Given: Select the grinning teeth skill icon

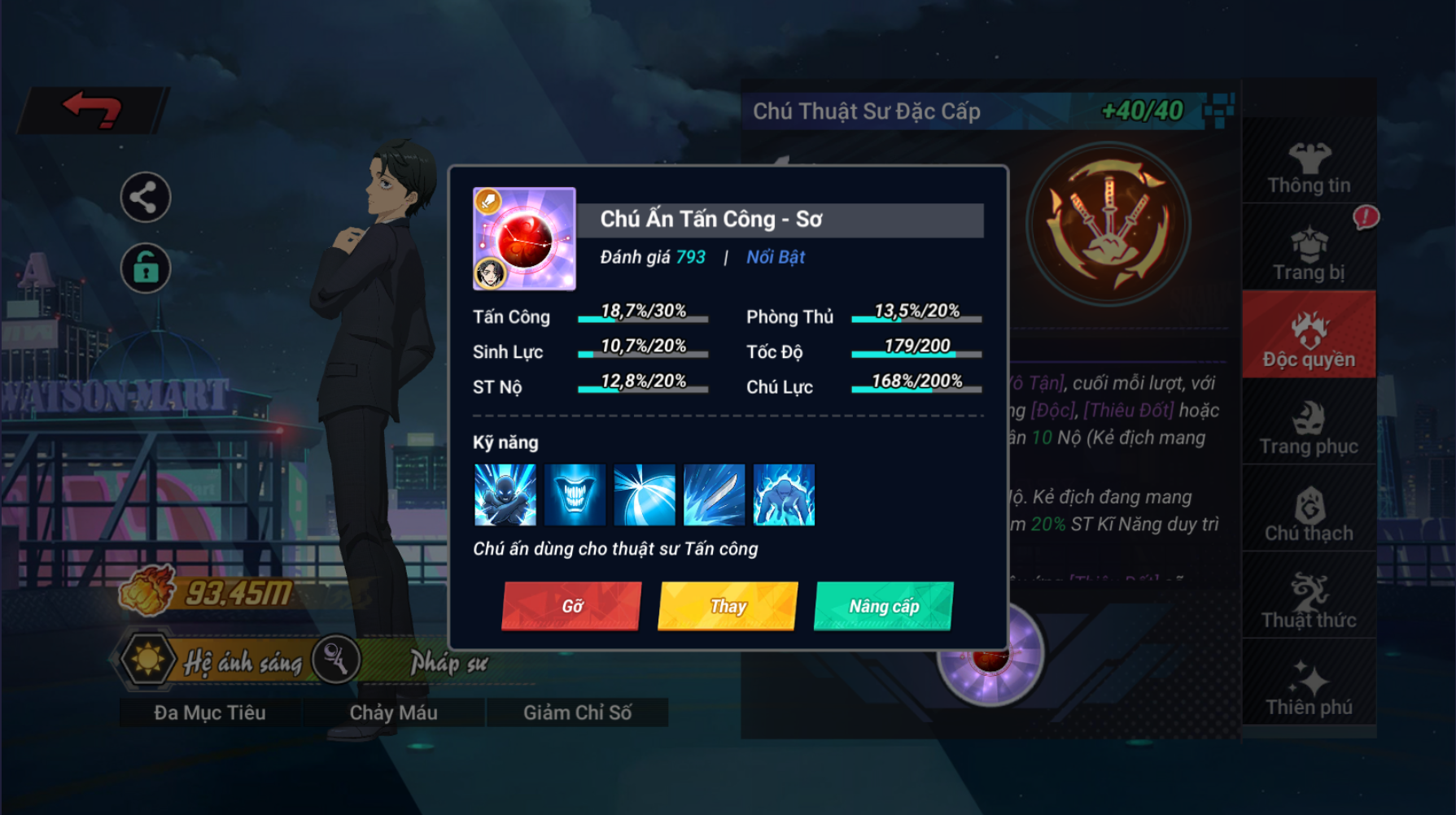Looking at the screenshot, I should pos(575,495).
